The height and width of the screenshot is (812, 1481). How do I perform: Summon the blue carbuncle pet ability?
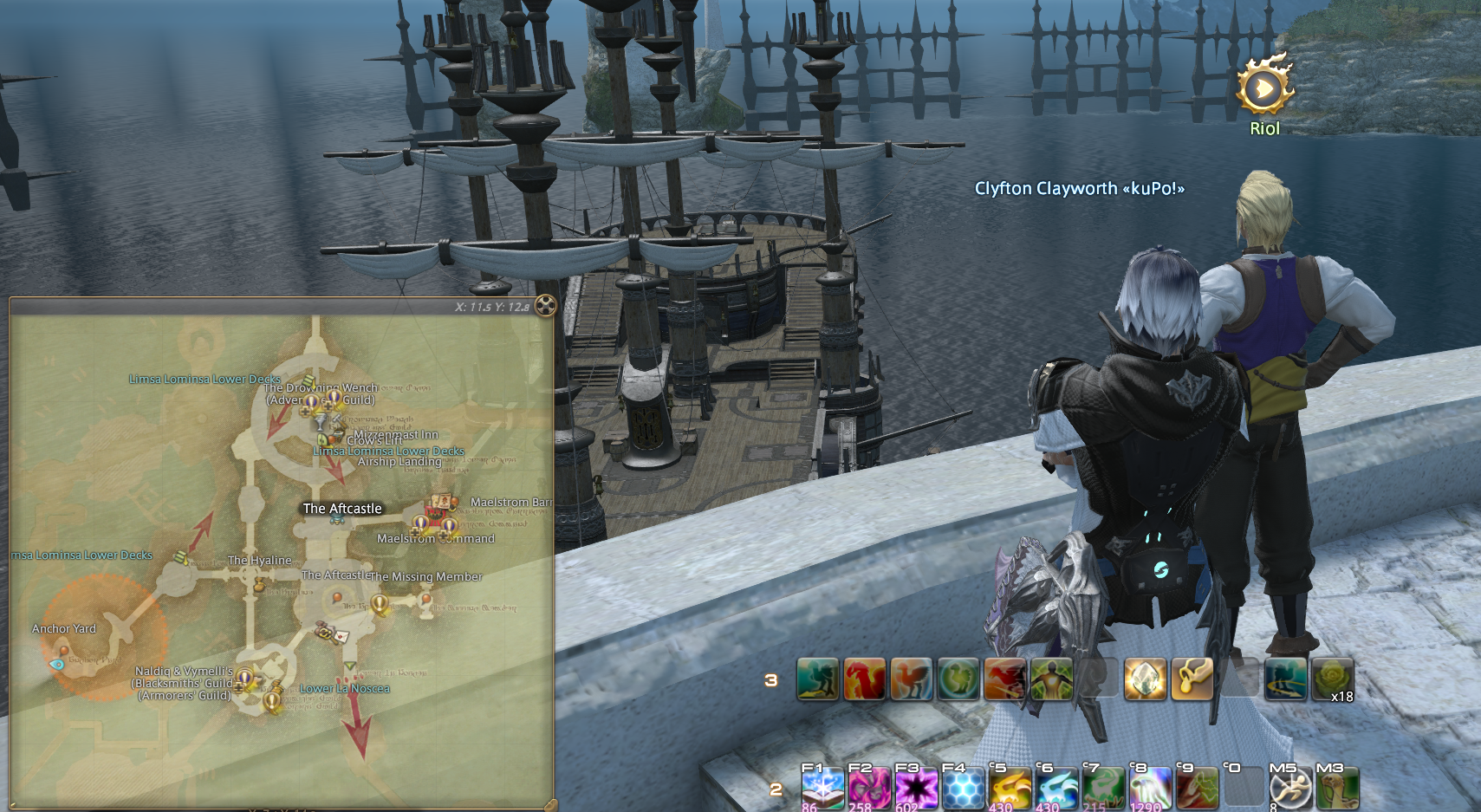[1056, 788]
